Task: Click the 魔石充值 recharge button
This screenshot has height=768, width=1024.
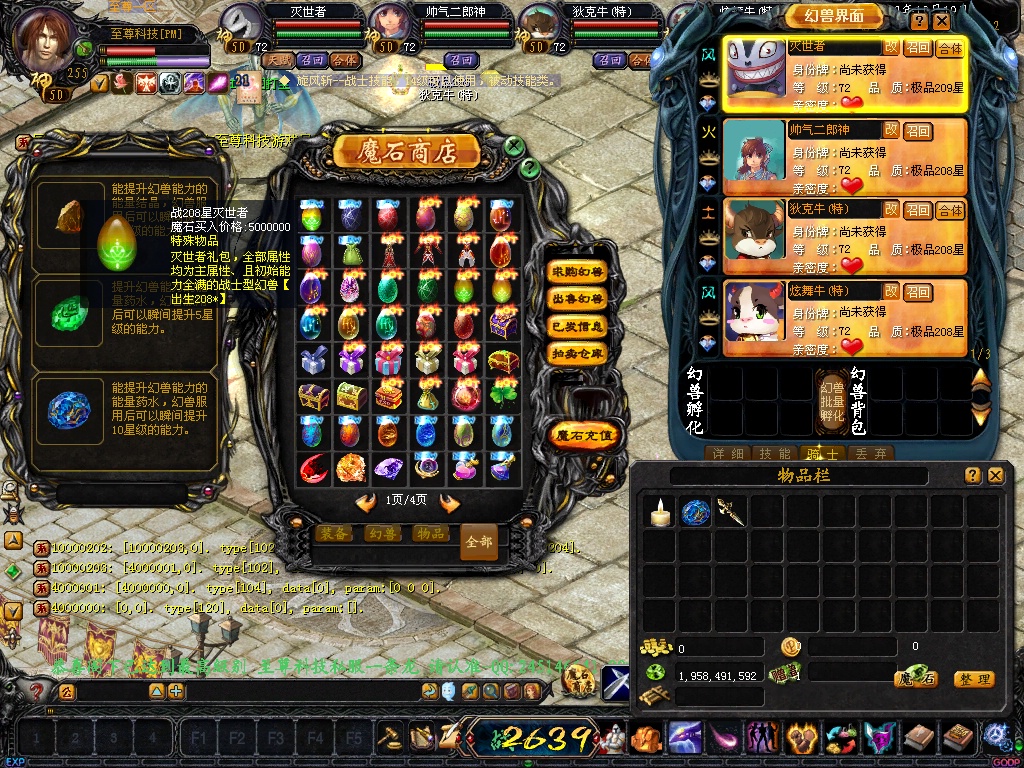Action: [585, 435]
